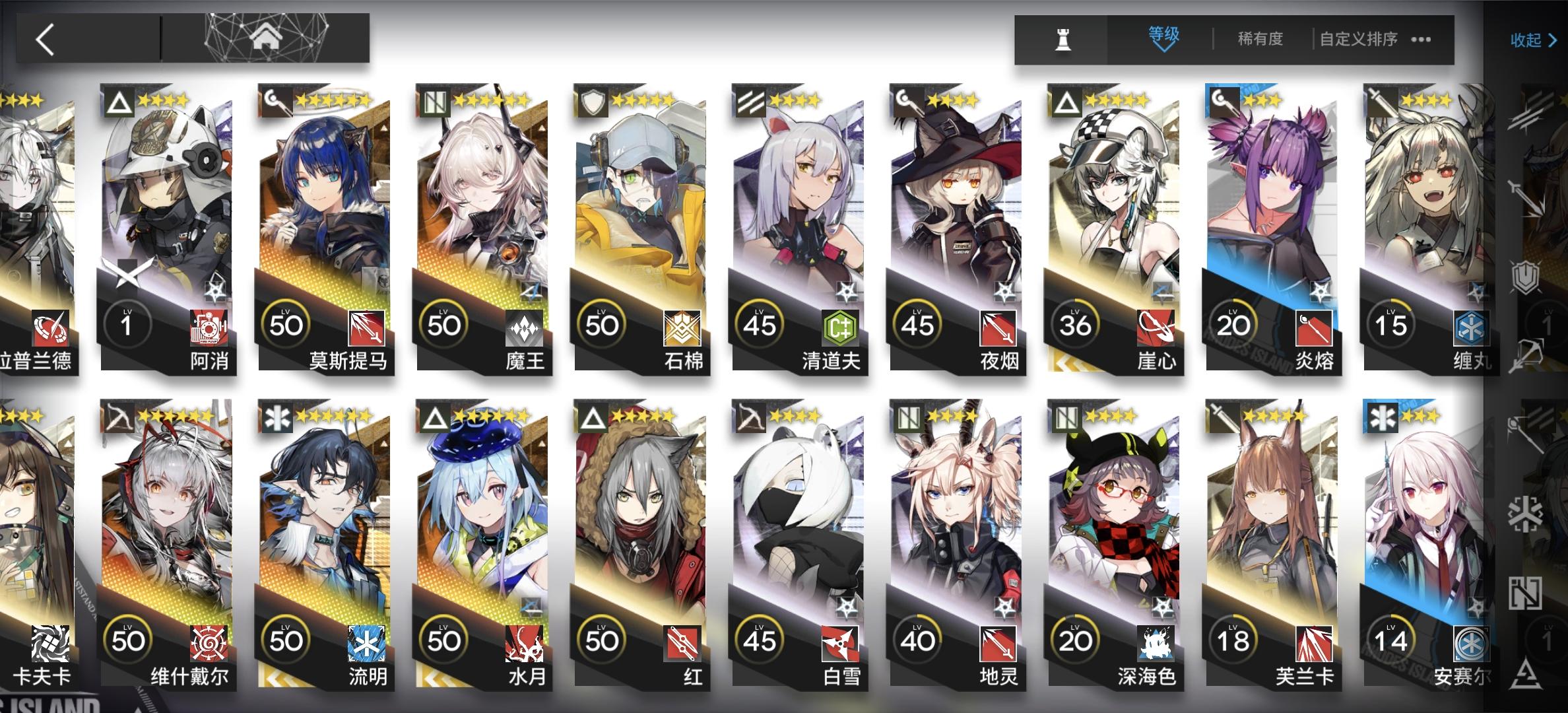This screenshot has width=1568, height=713.
Task: Click the 收起 collapse link
Action: pos(1528,41)
